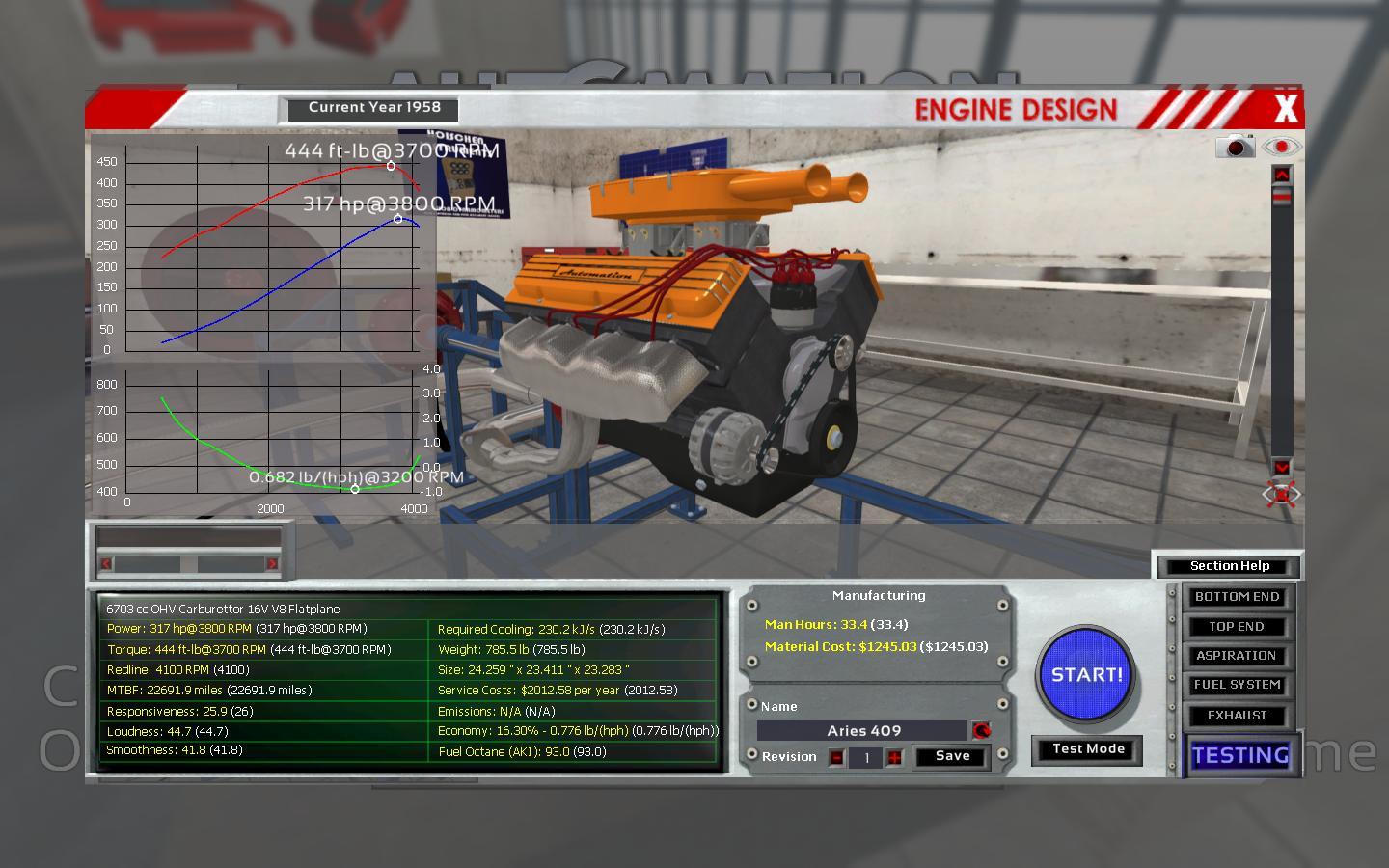
Task: Save the engine revision
Action: (x=952, y=756)
